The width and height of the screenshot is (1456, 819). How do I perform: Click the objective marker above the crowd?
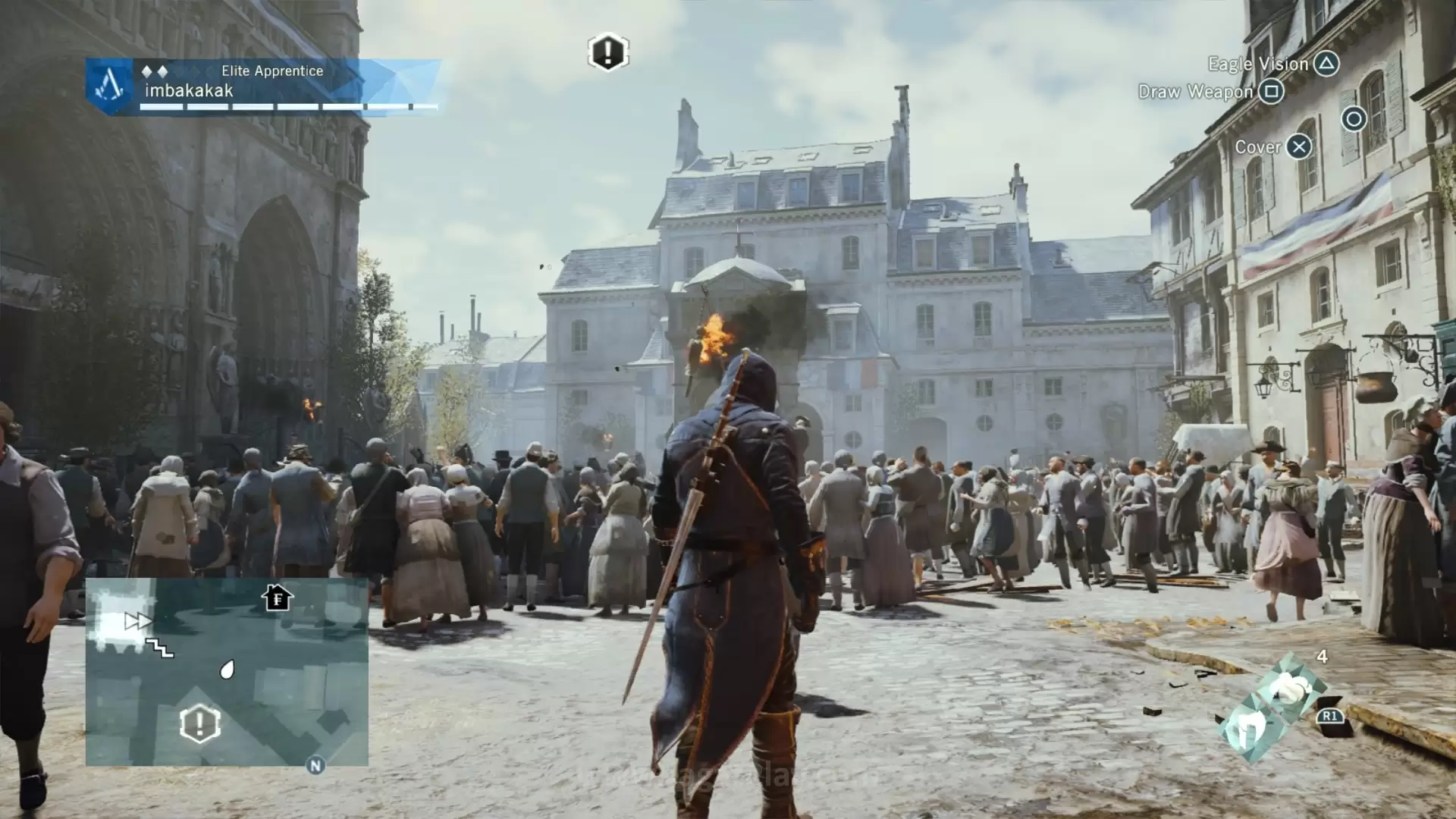[x=607, y=52]
